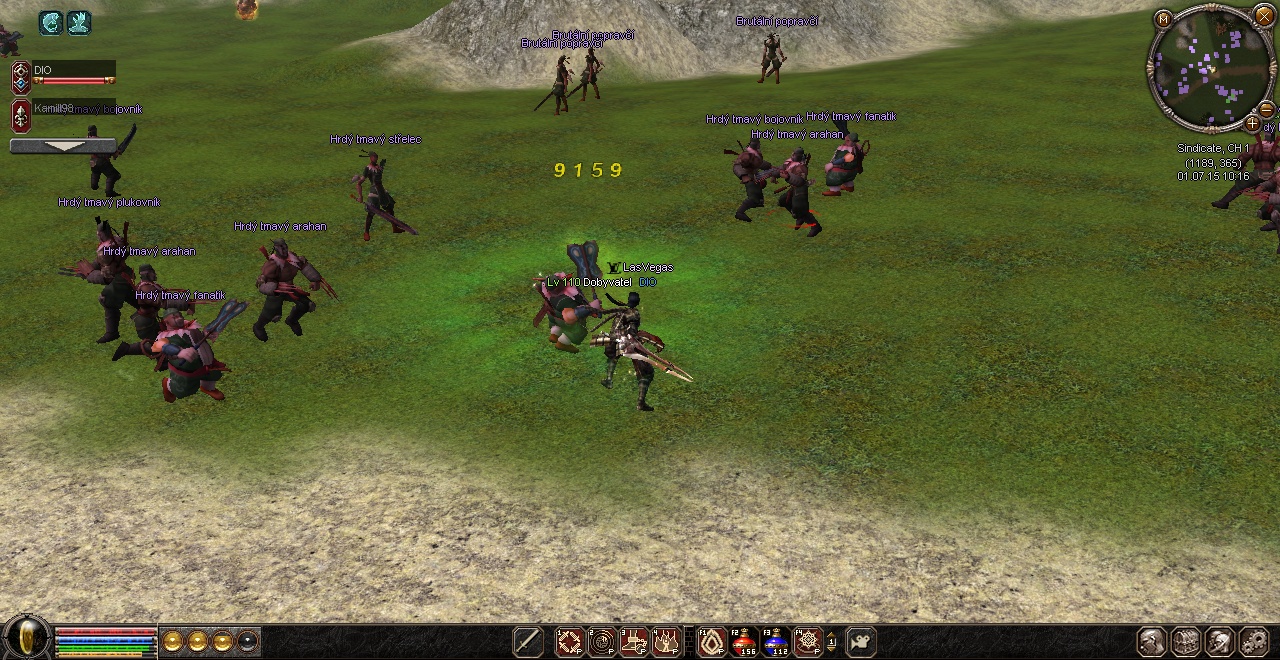Click the circular minimap

(x=1210, y=68)
